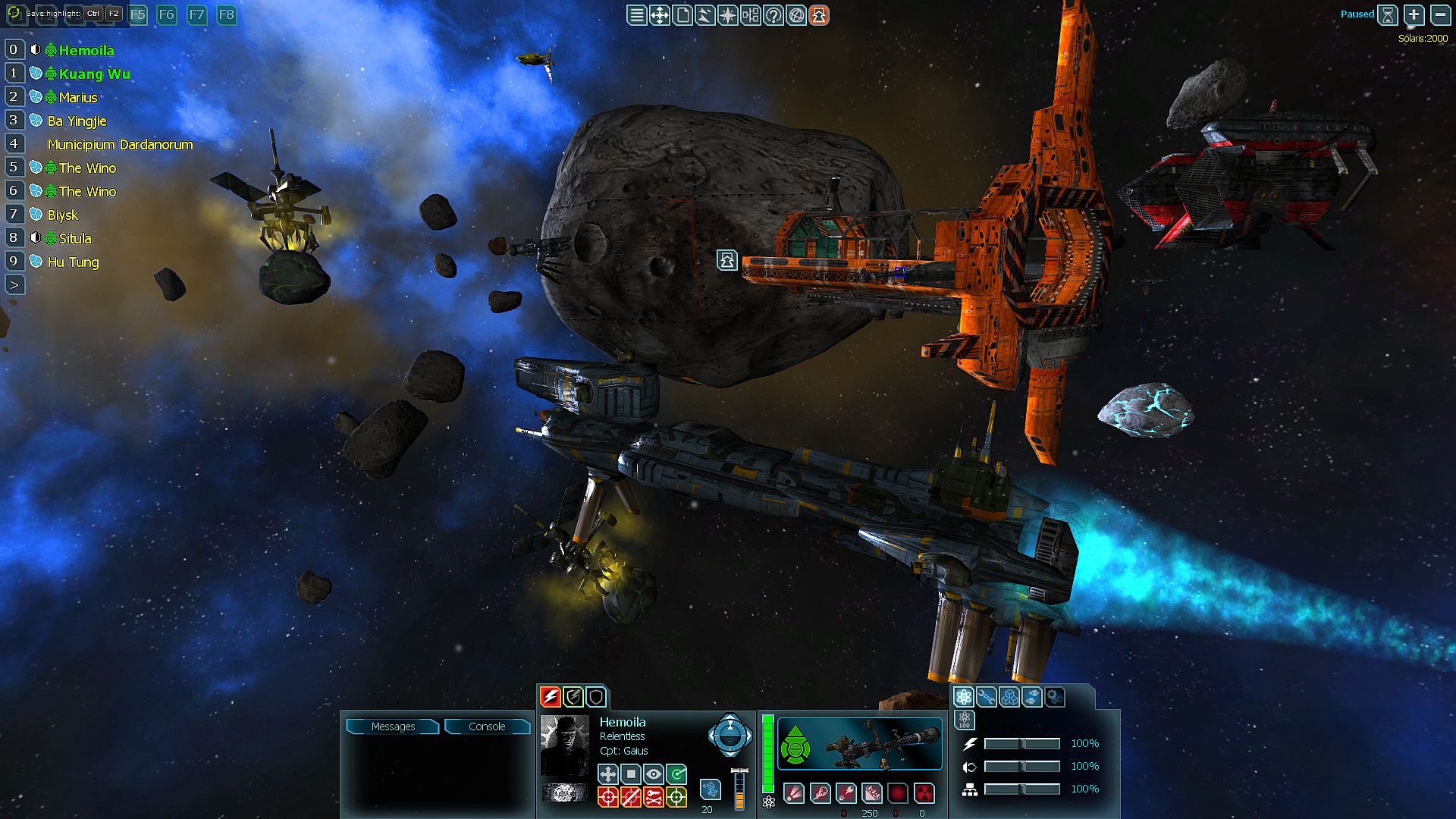Select the ship Kuang Wu in fleet list
This screenshot has width=1456, height=819.
pyautogui.click(x=94, y=74)
